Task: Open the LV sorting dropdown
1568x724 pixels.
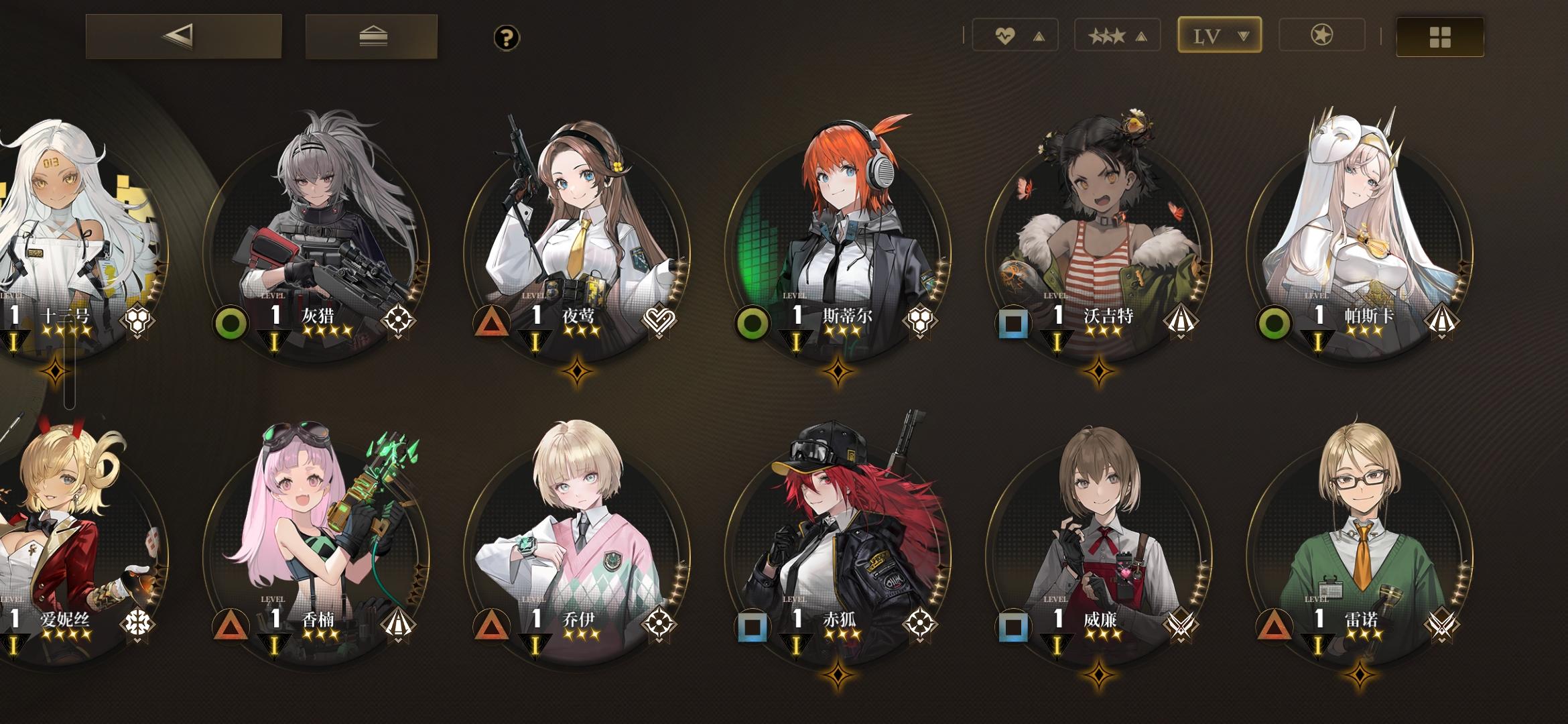Action: pos(1220,35)
